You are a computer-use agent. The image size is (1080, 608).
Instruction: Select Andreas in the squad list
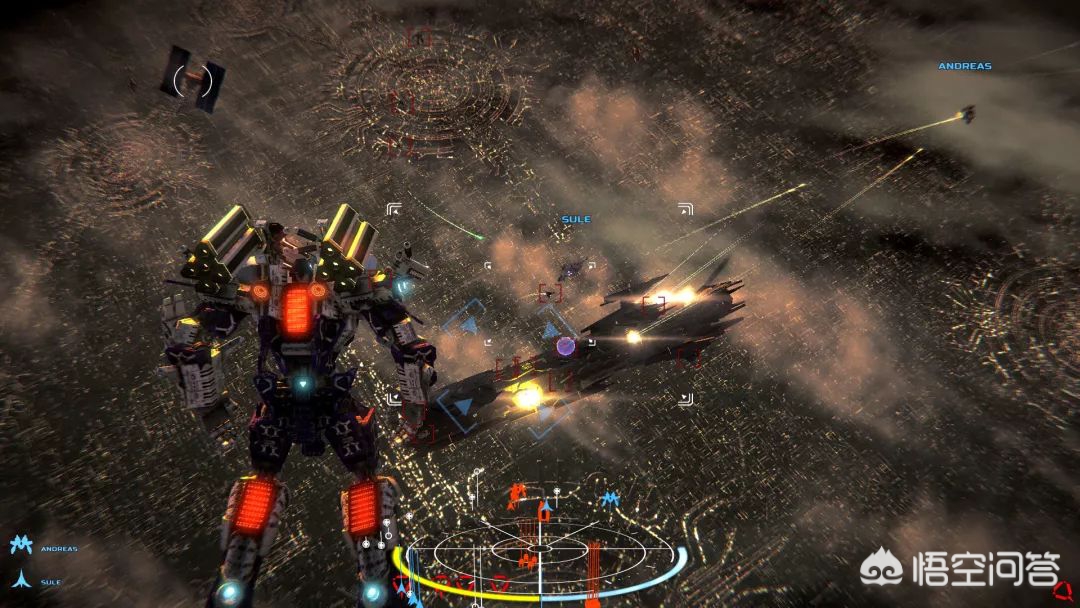(x=58, y=548)
